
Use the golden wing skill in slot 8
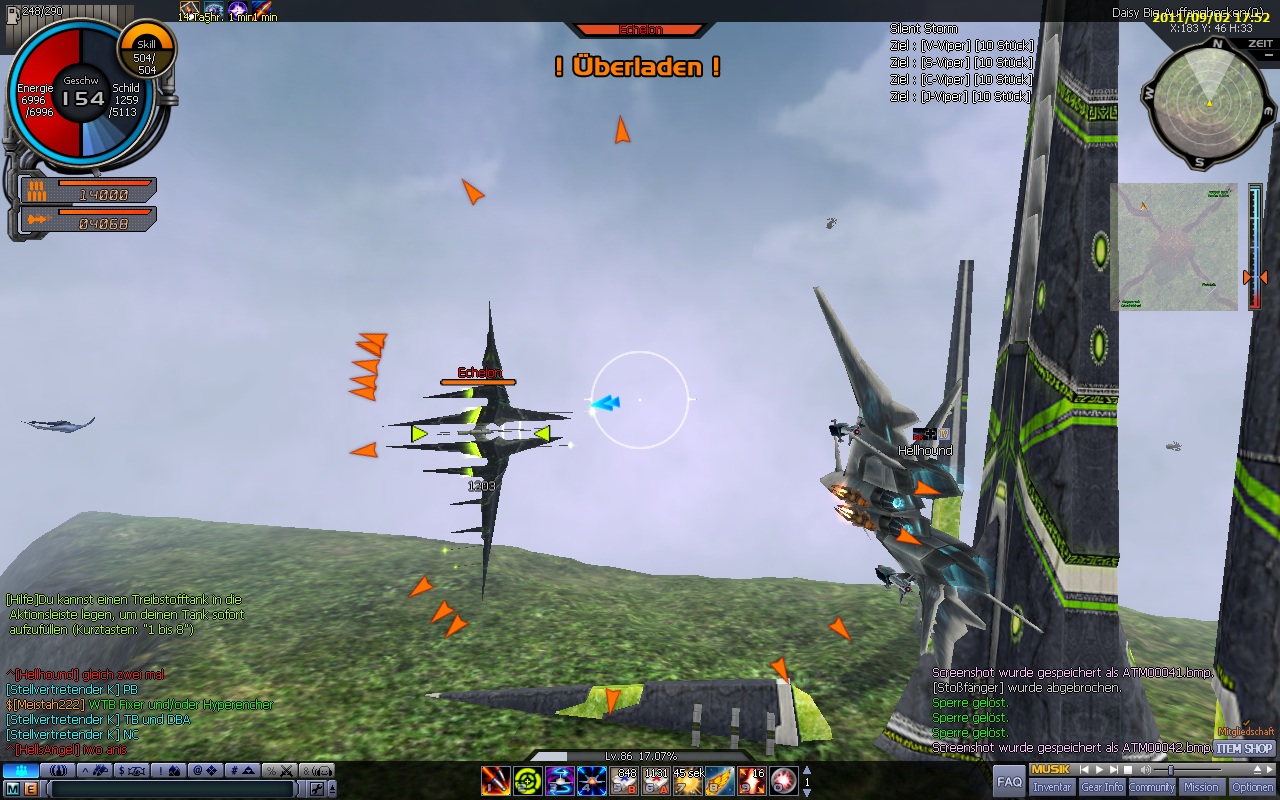pyautogui.click(x=719, y=780)
